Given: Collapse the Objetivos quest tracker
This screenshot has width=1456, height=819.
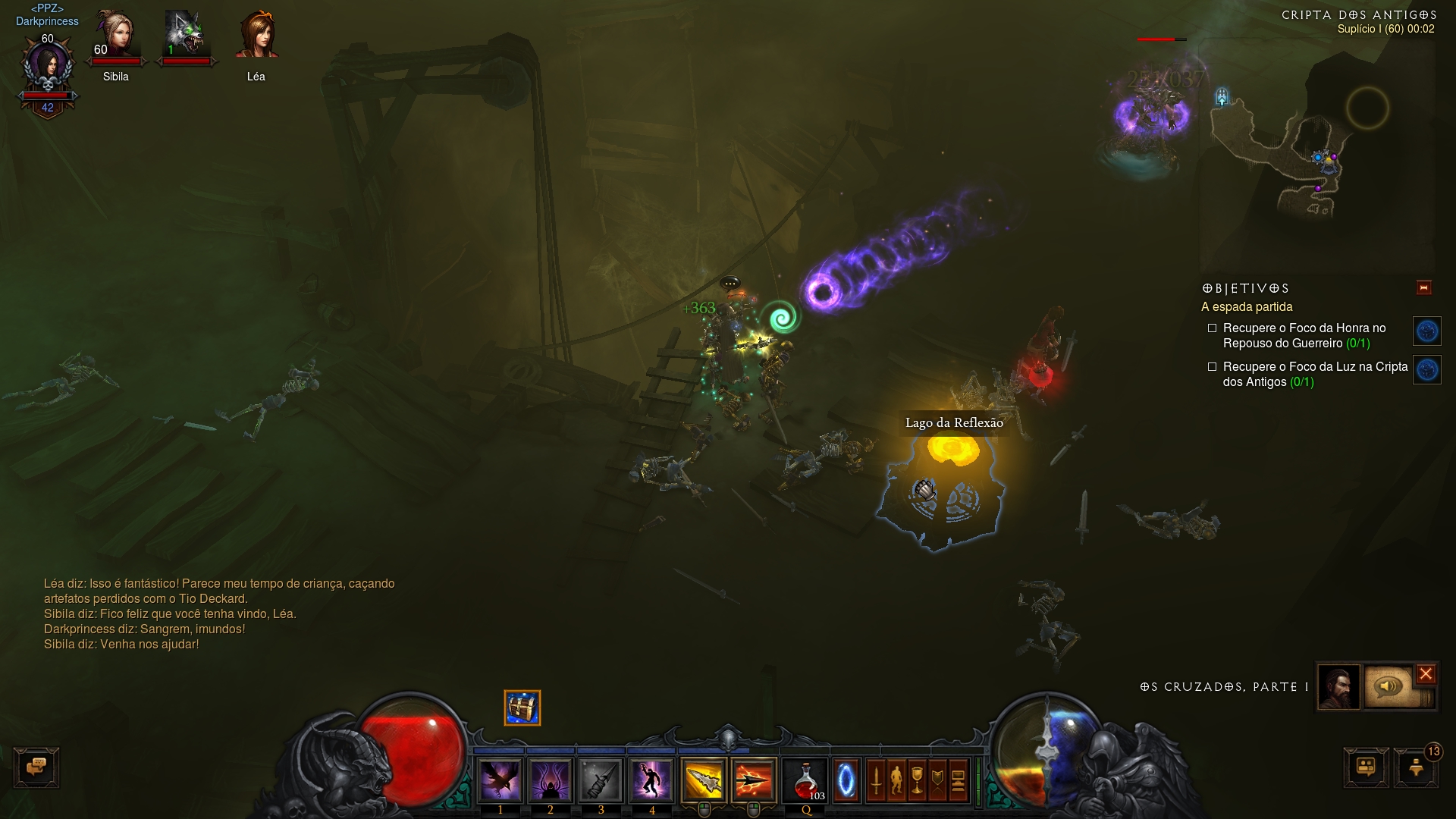Looking at the screenshot, I should [x=1423, y=287].
